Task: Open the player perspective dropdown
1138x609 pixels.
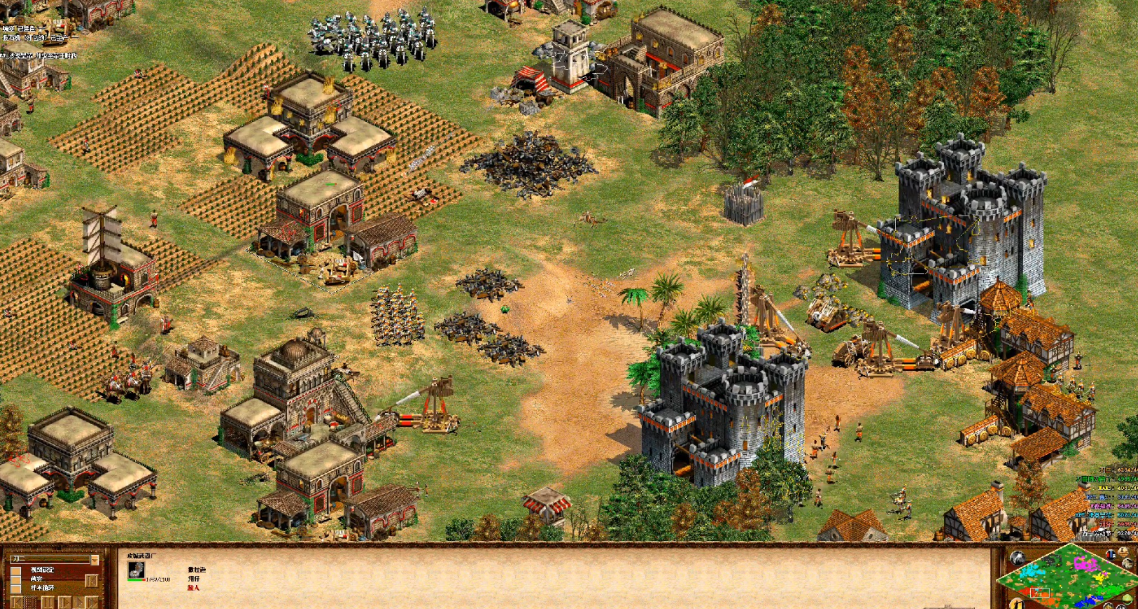Action: 95,559
